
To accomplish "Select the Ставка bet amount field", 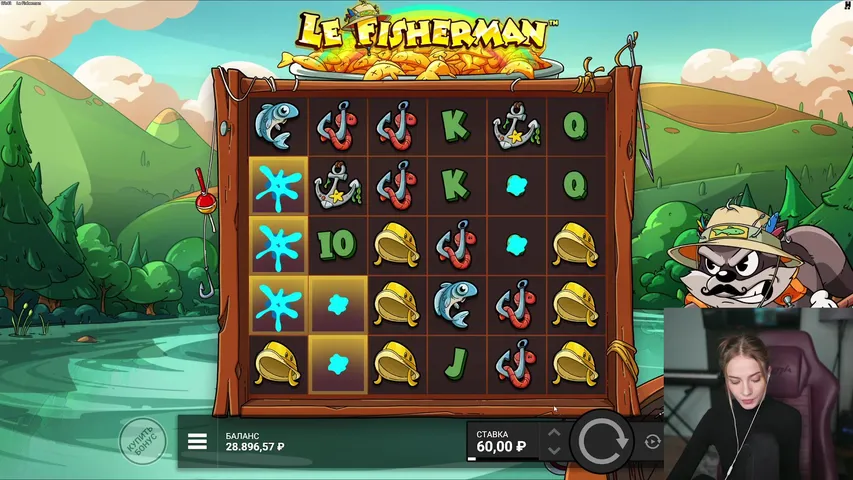I will coord(503,441).
